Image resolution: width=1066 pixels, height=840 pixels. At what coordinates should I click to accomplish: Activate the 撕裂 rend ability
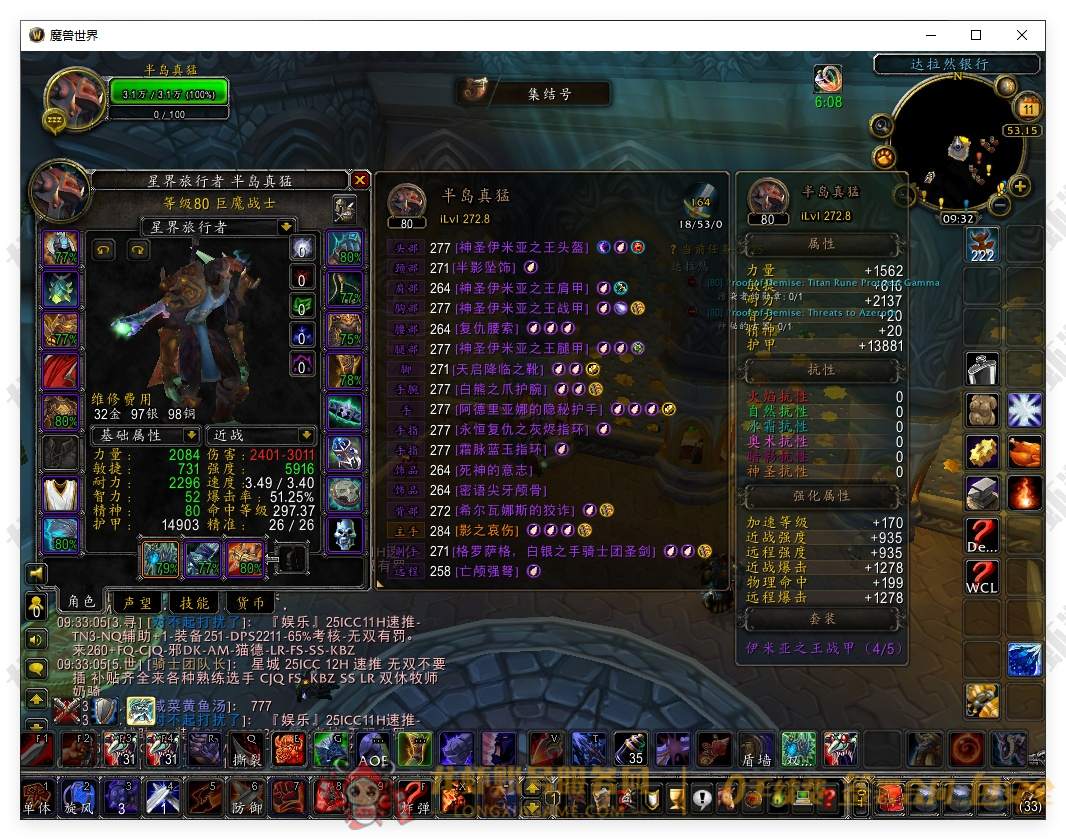pyautogui.click(x=248, y=749)
